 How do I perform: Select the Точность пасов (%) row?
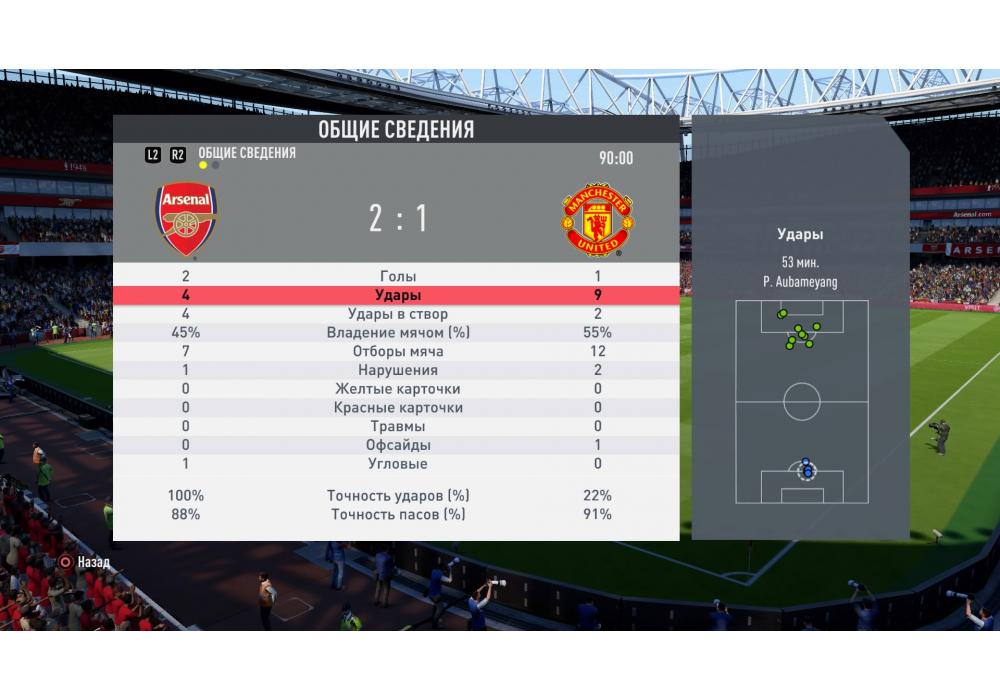tap(398, 514)
